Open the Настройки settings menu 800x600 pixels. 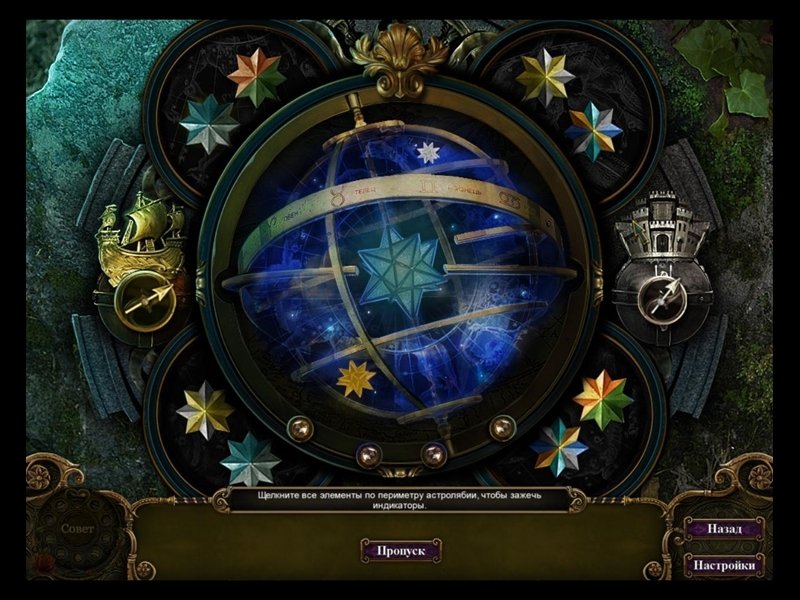click(x=724, y=565)
